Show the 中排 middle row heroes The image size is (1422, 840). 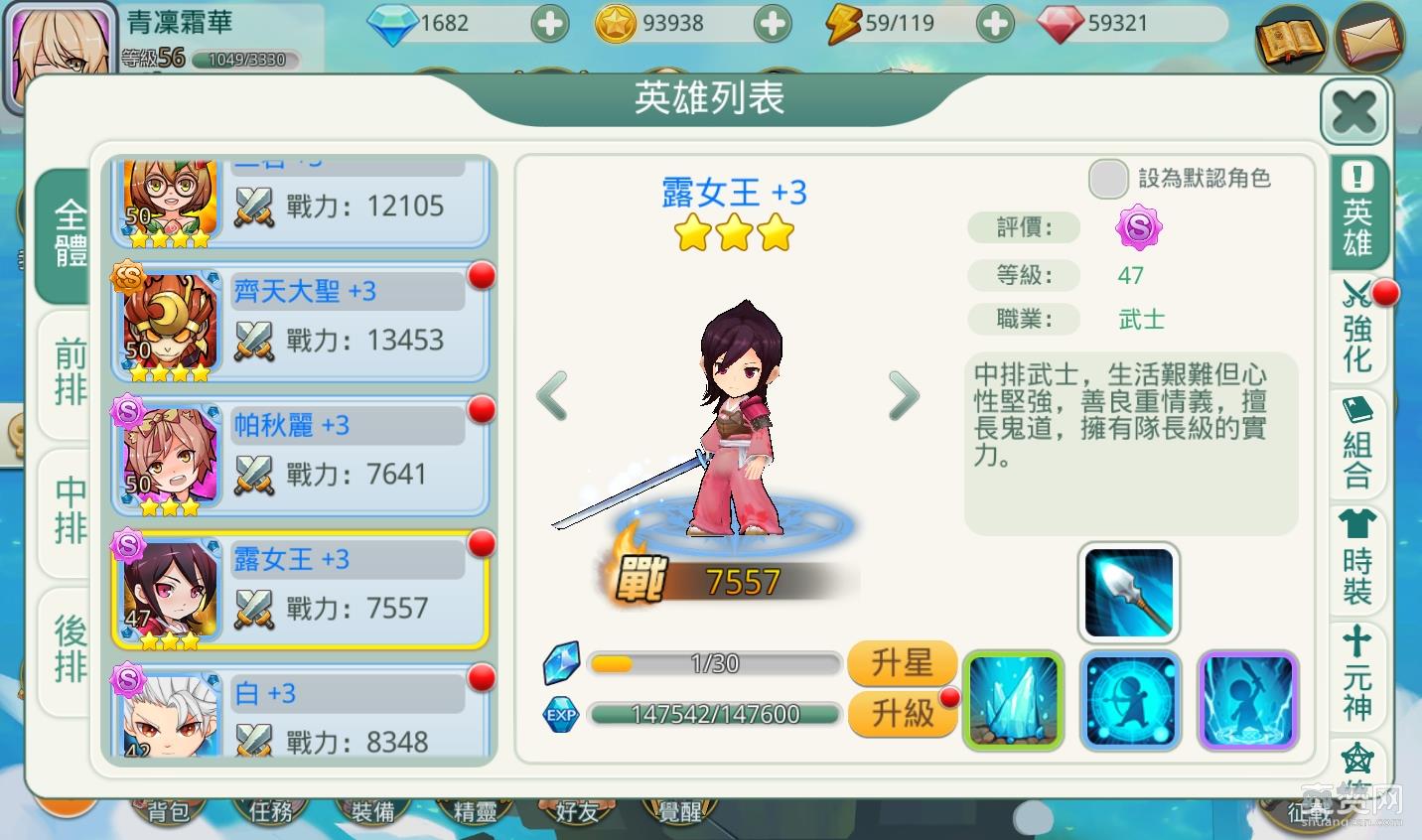70,509
